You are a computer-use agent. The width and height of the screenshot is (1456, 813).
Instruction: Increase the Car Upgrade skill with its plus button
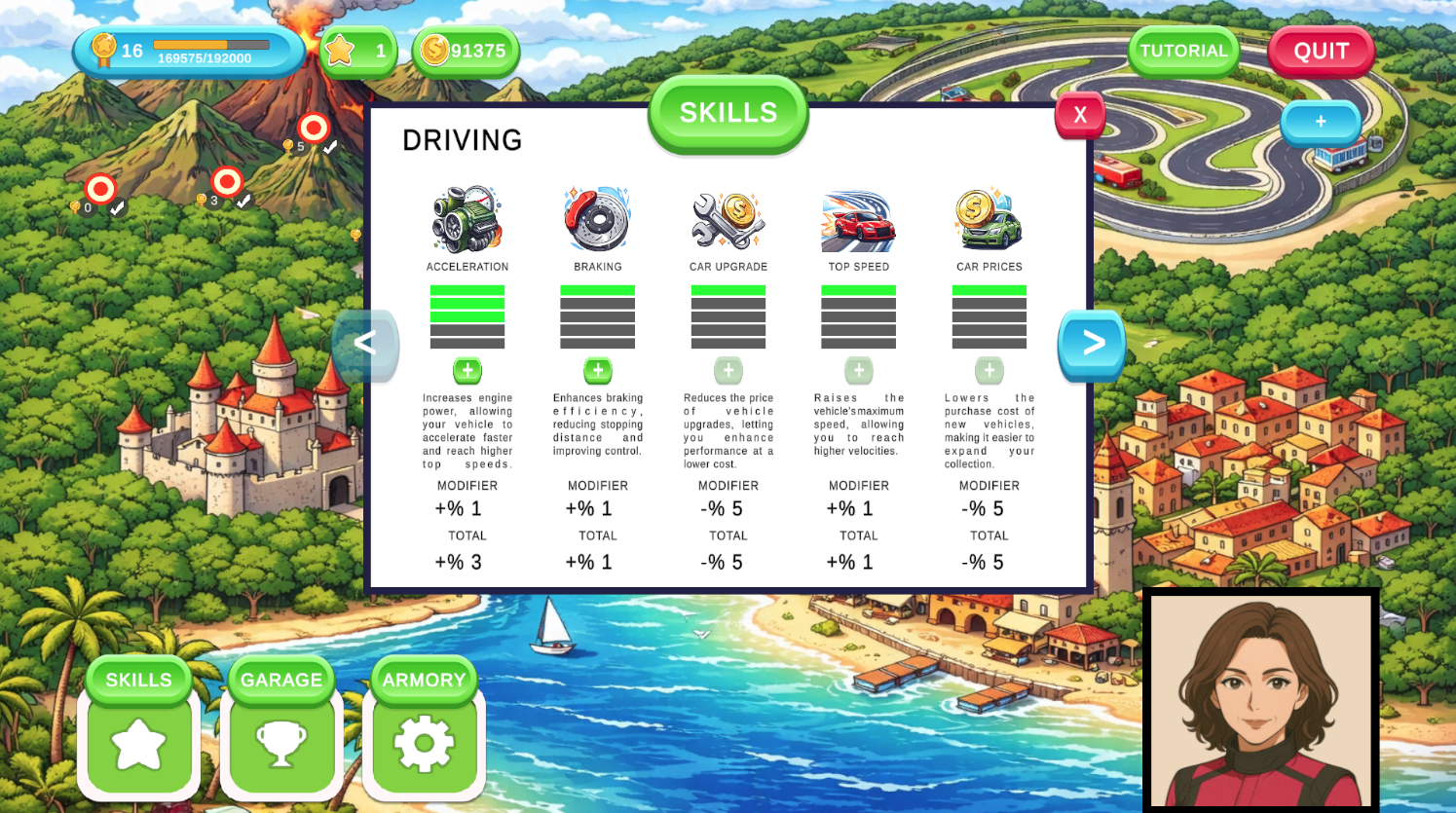pyautogui.click(x=728, y=371)
